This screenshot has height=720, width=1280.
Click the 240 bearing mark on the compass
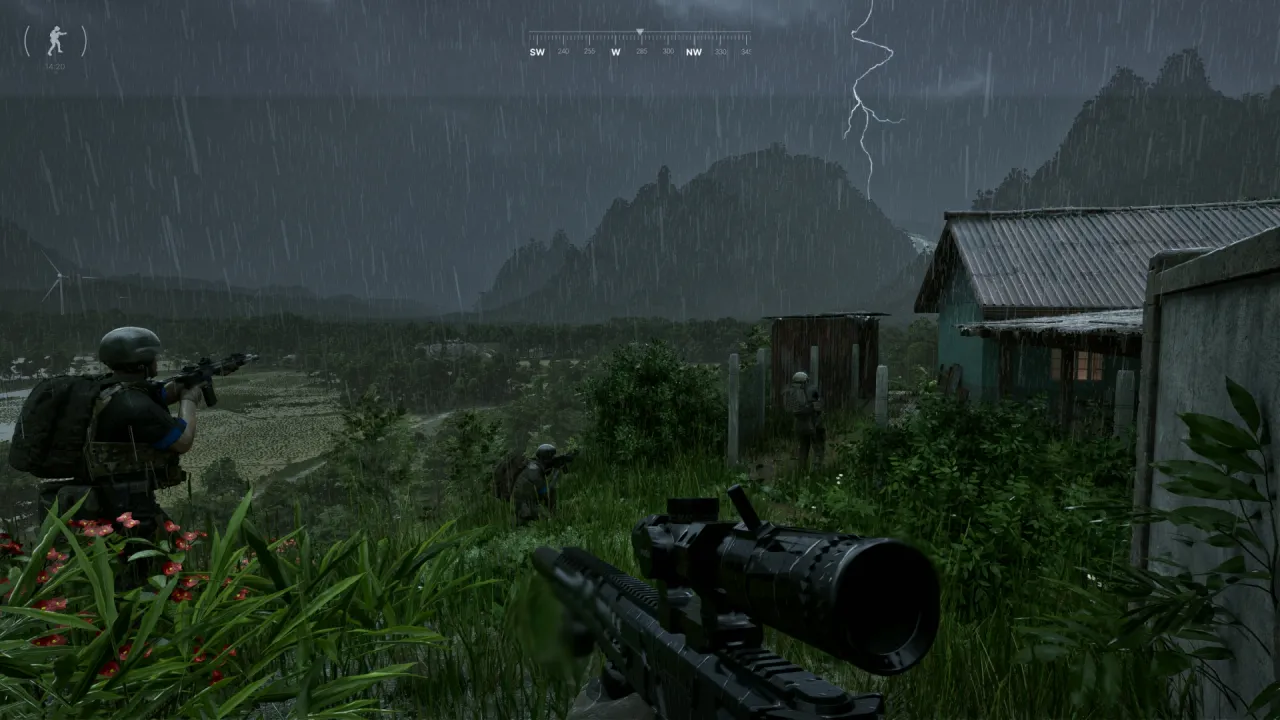coord(563,52)
